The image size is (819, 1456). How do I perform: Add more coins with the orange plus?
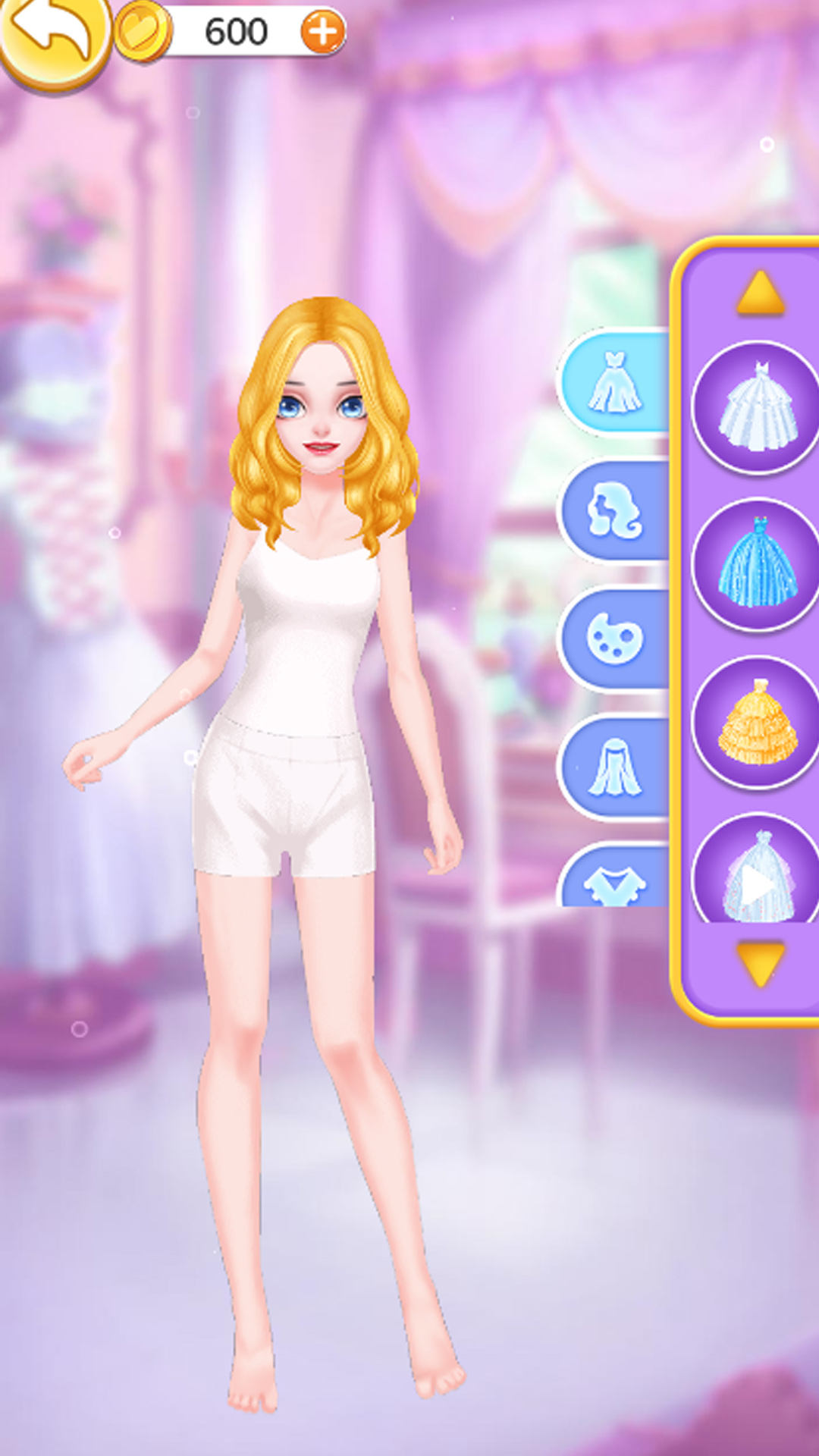[323, 32]
